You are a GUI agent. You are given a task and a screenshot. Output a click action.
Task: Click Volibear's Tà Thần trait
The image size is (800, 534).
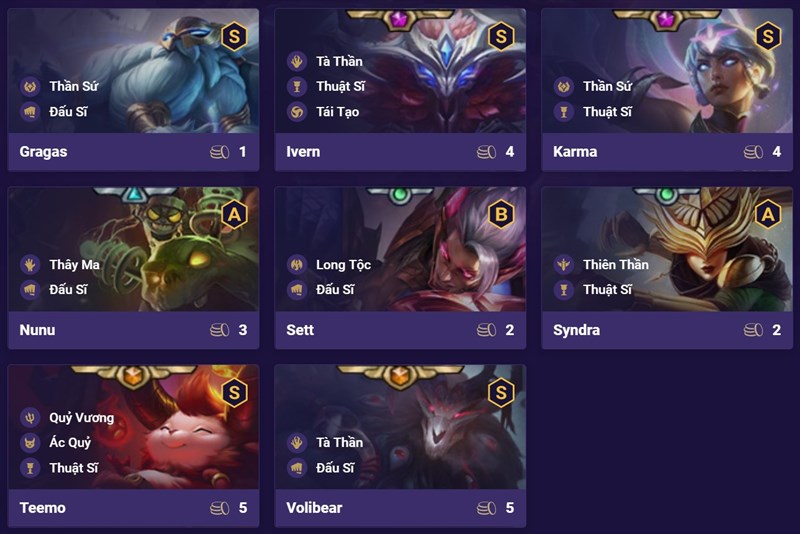pos(338,443)
